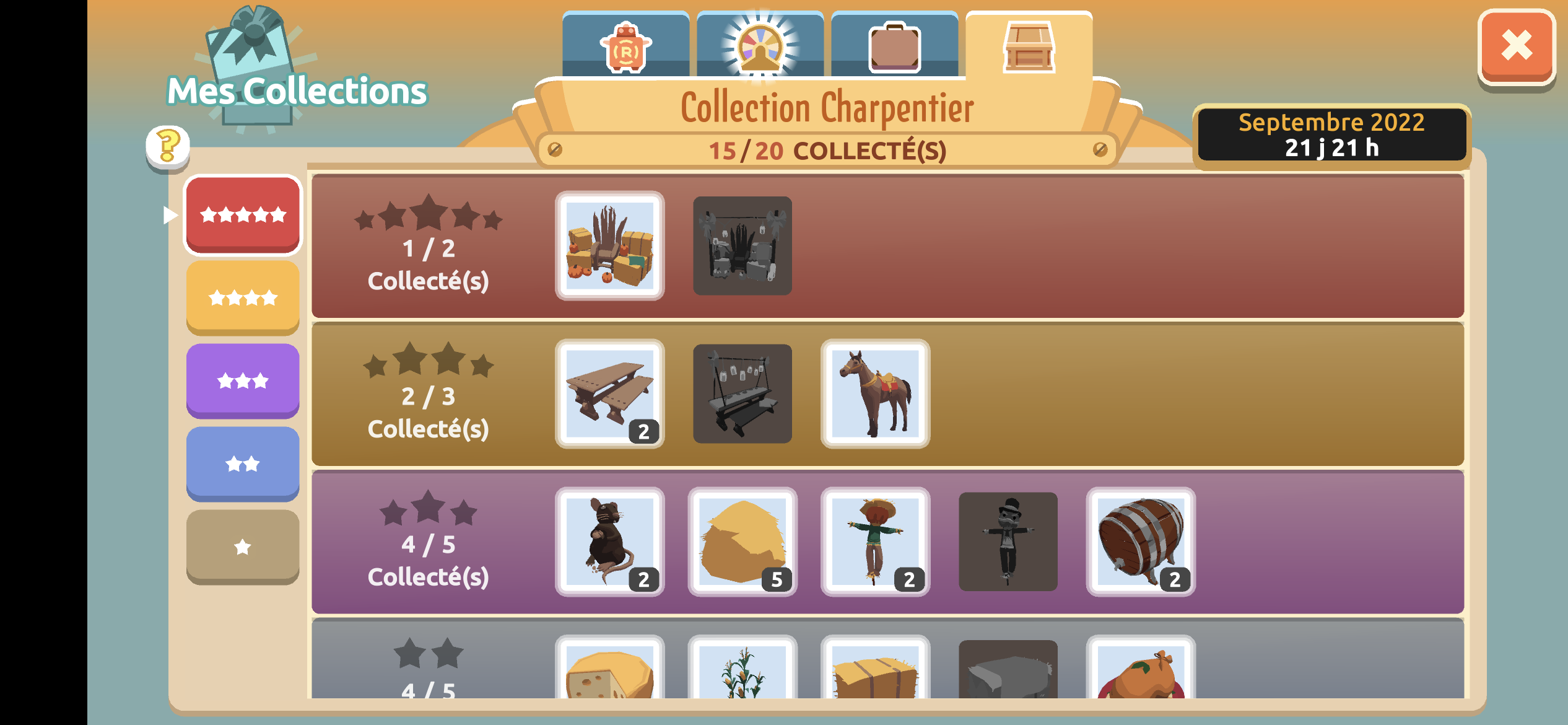Switch to the brown suitcase tab
This screenshot has width=1568, height=725.
click(894, 47)
